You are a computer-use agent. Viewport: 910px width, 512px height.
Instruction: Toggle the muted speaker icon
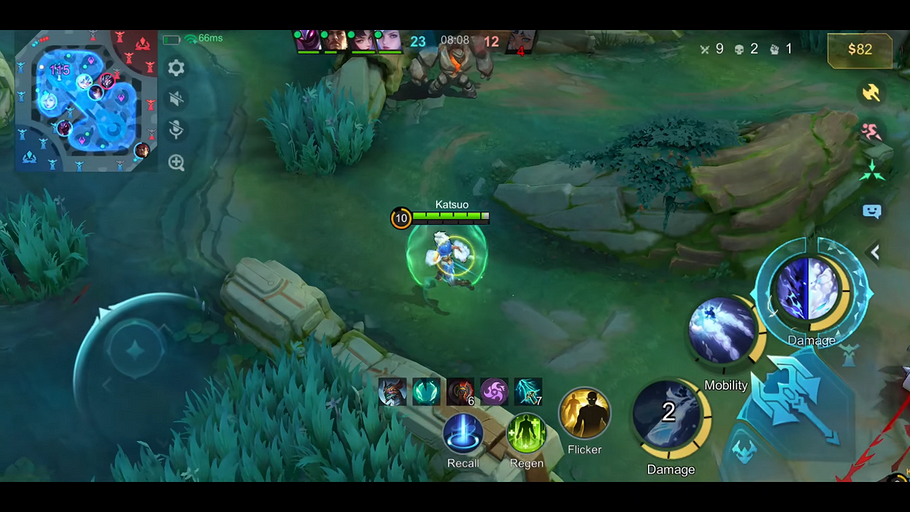pyautogui.click(x=176, y=98)
